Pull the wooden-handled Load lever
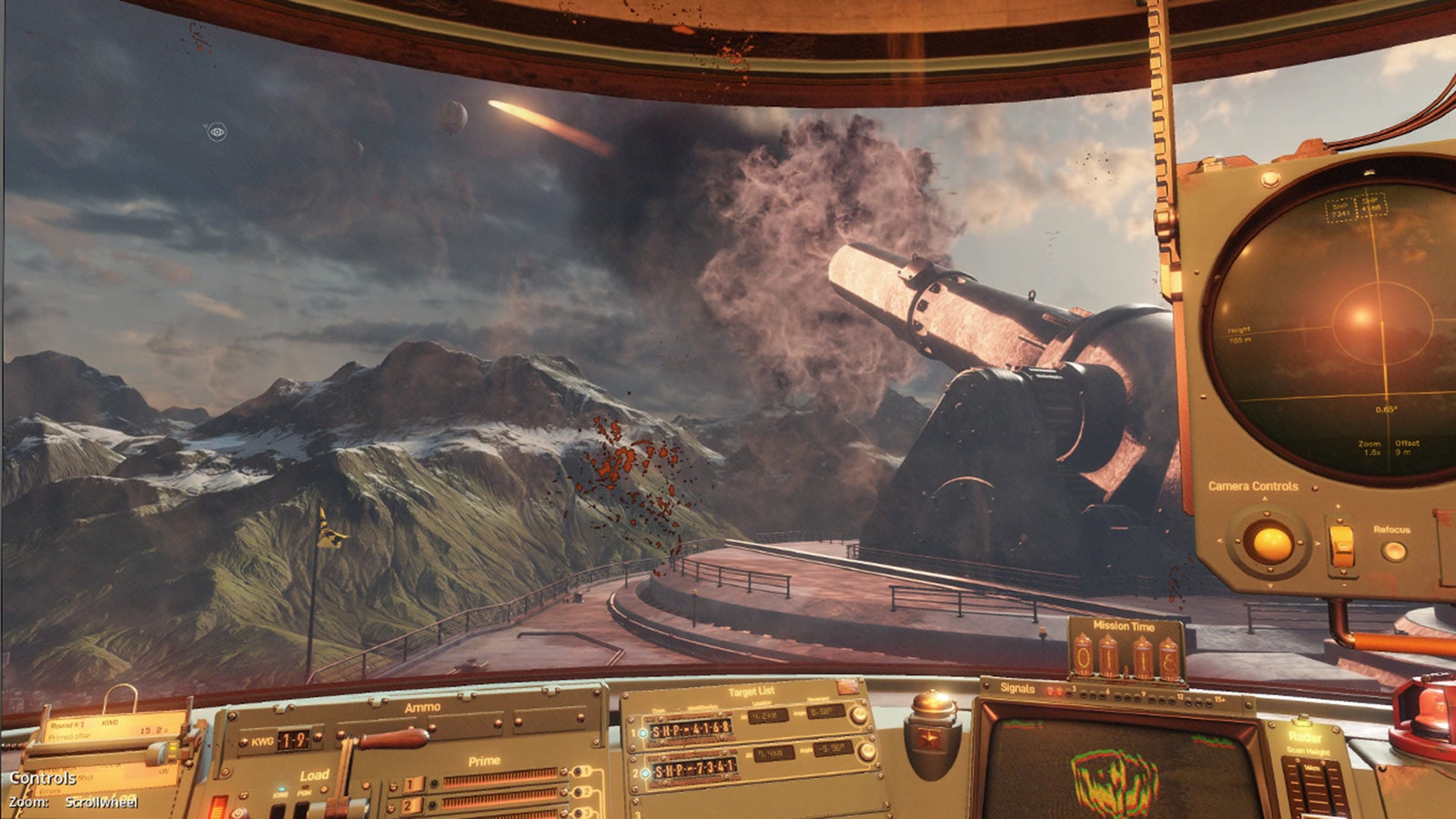The width and height of the screenshot is (1456, 819). [393, 738]
